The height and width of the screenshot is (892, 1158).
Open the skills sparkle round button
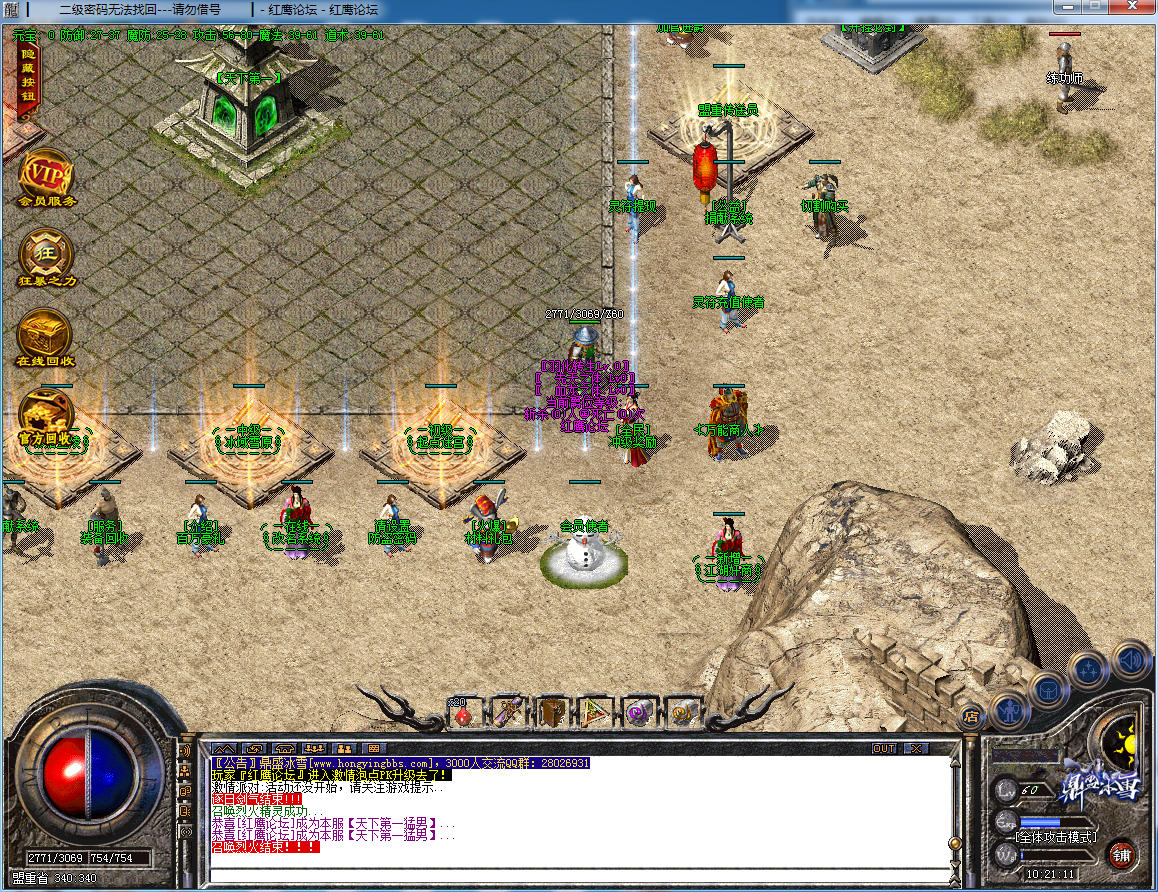point(1088,670)
